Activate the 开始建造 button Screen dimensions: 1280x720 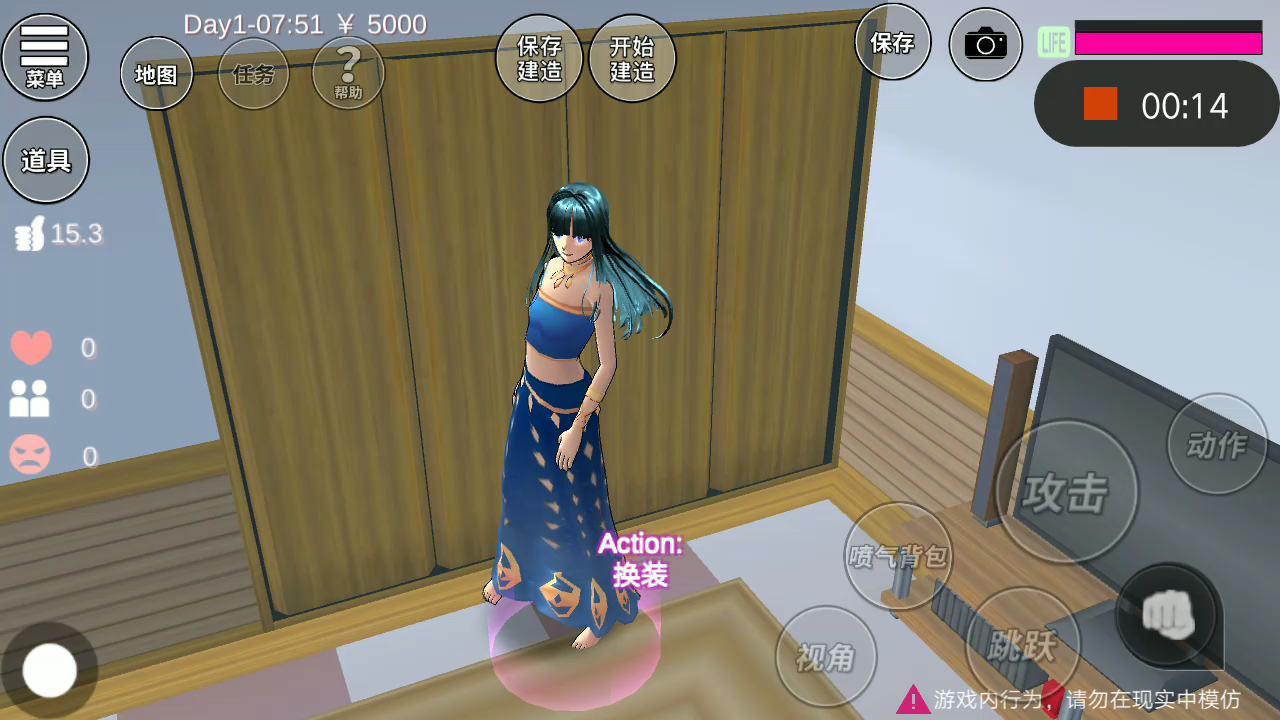632,58
